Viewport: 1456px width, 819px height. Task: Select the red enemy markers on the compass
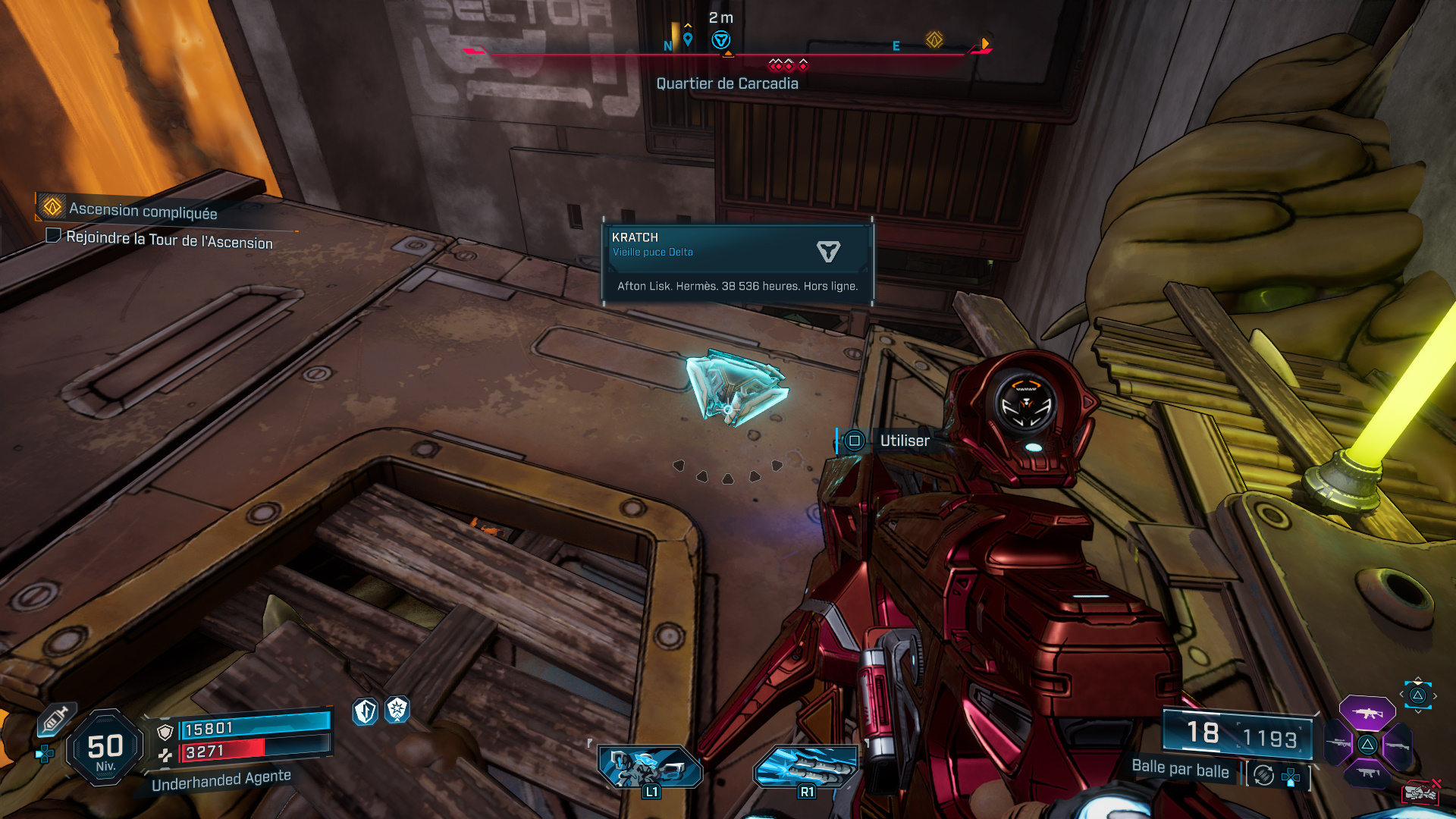click(x=788, y=64)
